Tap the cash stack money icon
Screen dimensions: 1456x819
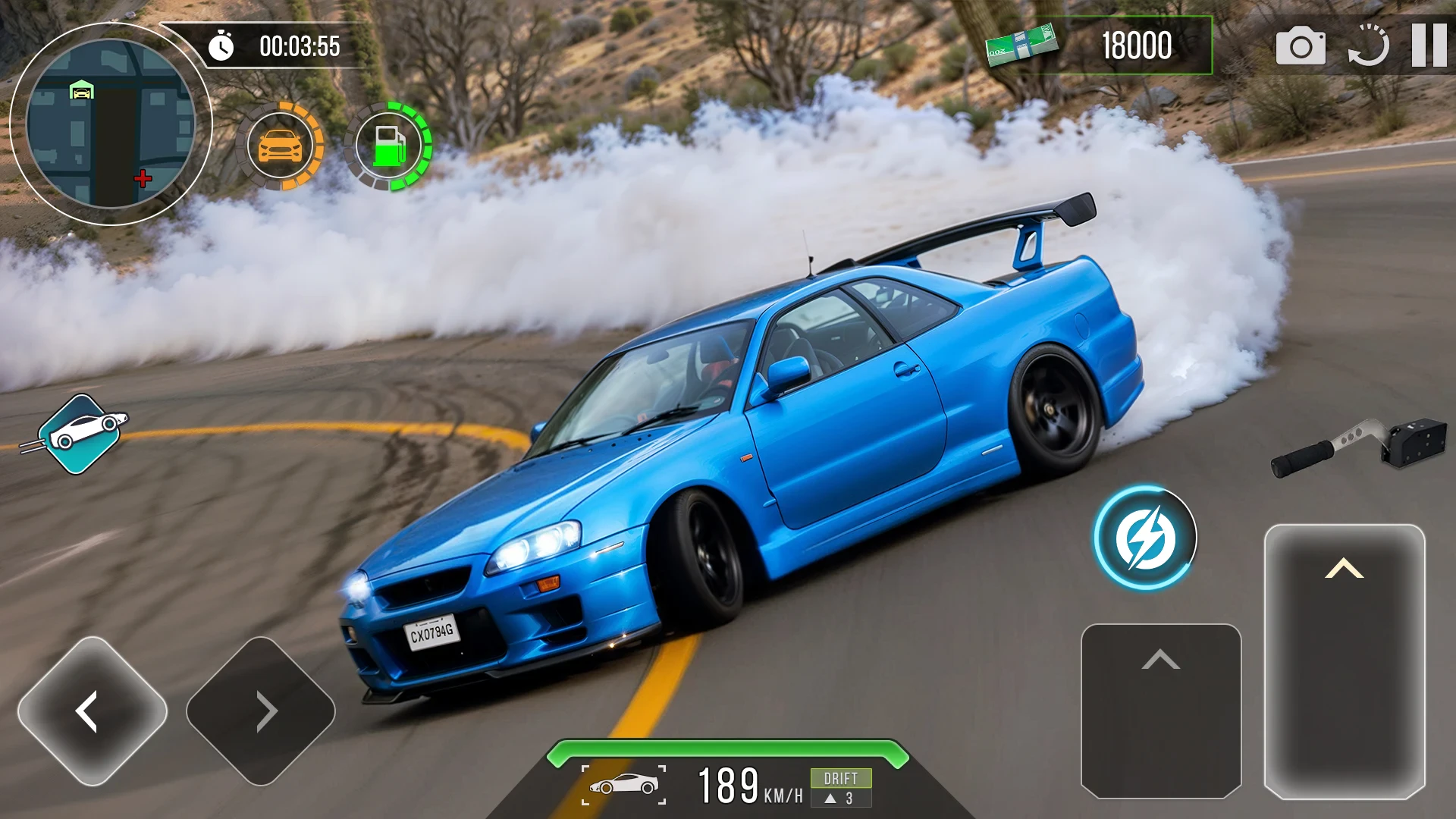point(1021,45)
